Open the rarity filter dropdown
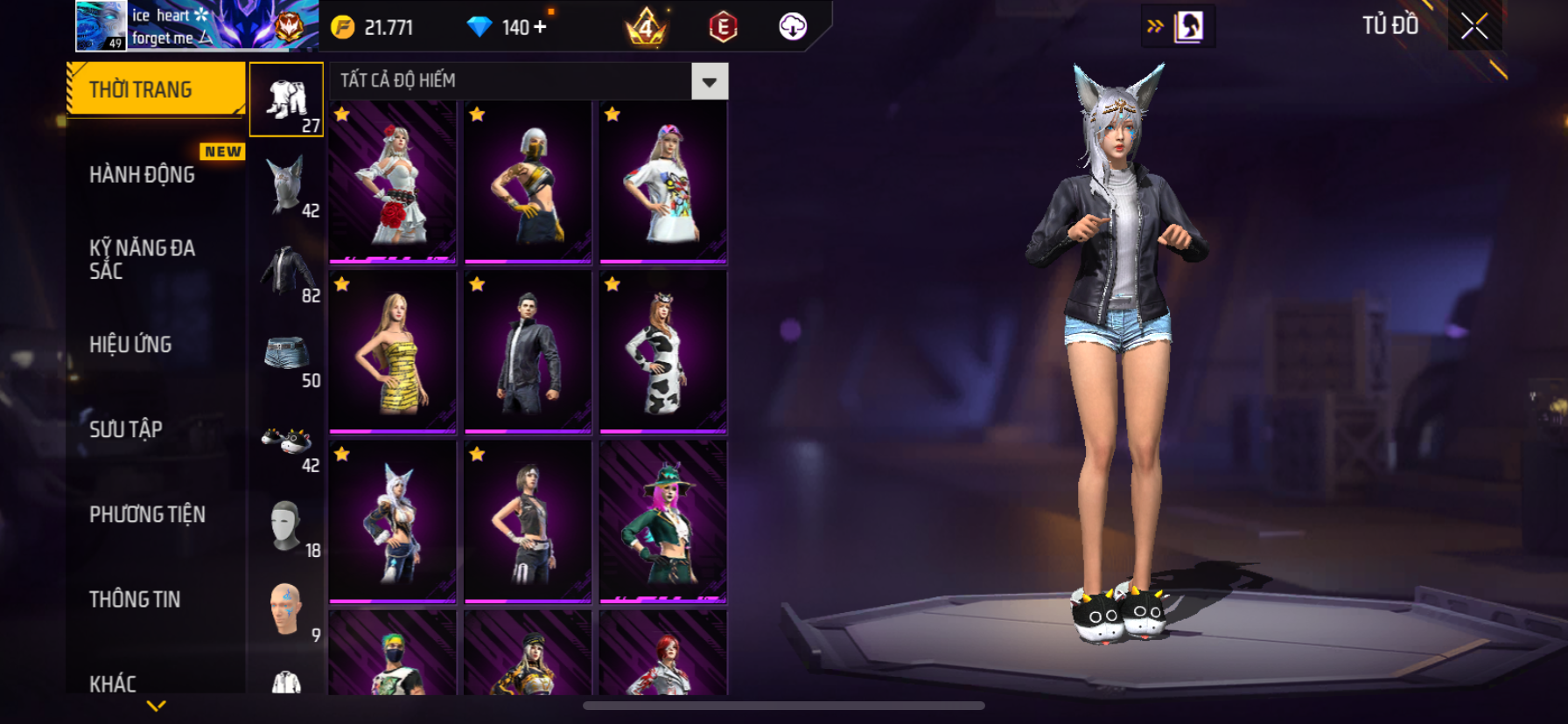The image size is (1568, 724). tap(709, 81)
